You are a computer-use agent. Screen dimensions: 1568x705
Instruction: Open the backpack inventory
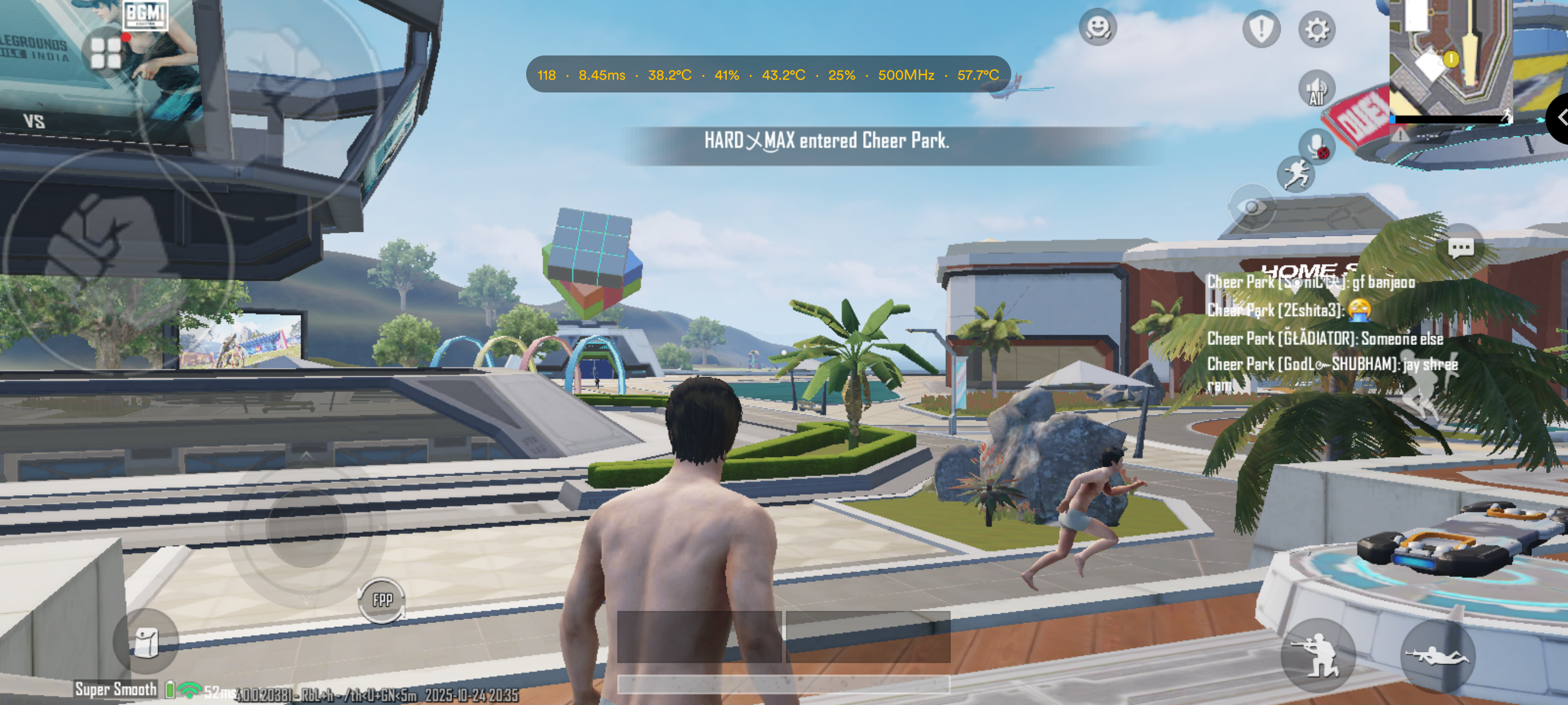[x=146, y=642]
